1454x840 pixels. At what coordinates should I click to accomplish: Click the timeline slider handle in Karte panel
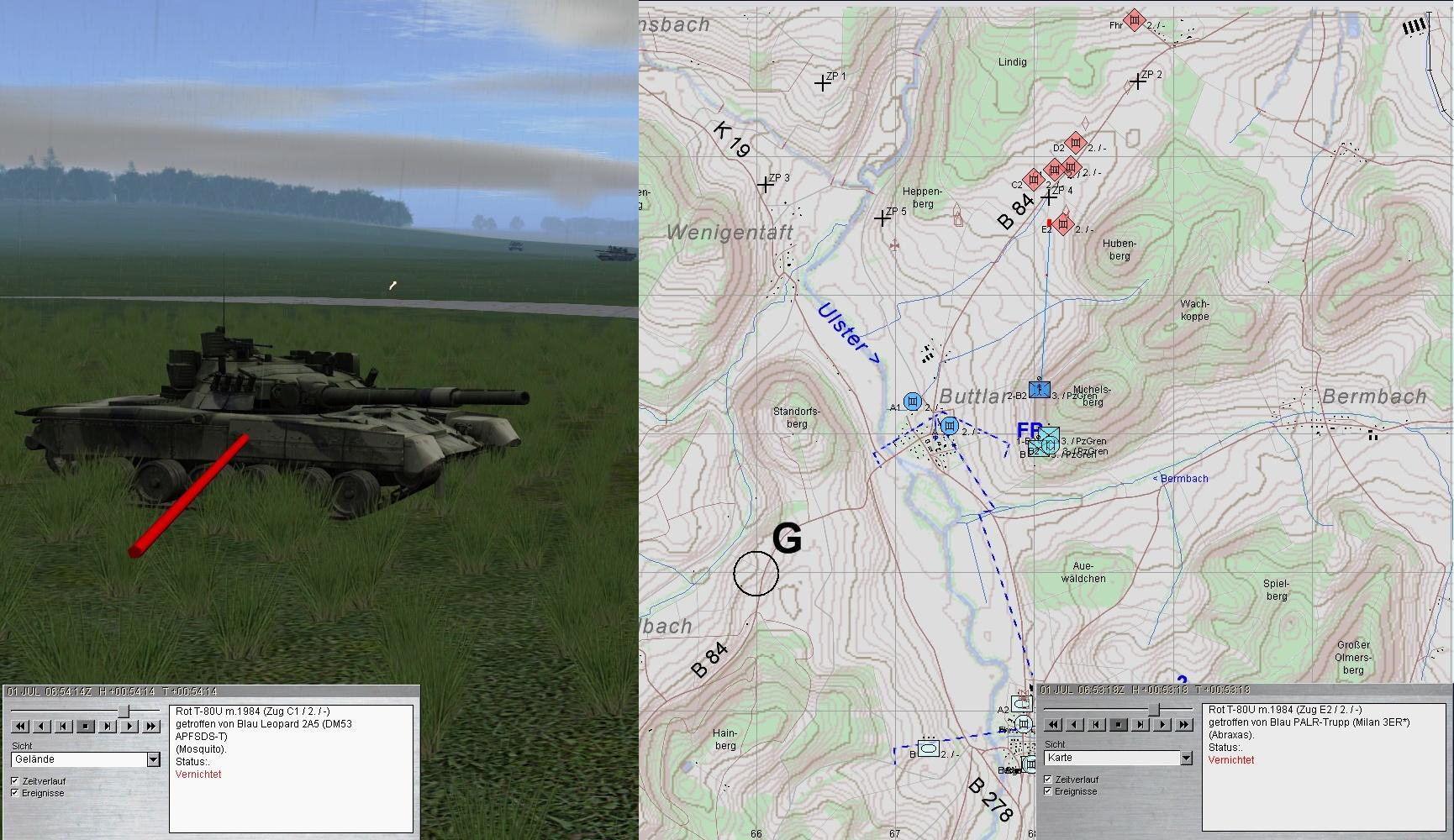1156,710
